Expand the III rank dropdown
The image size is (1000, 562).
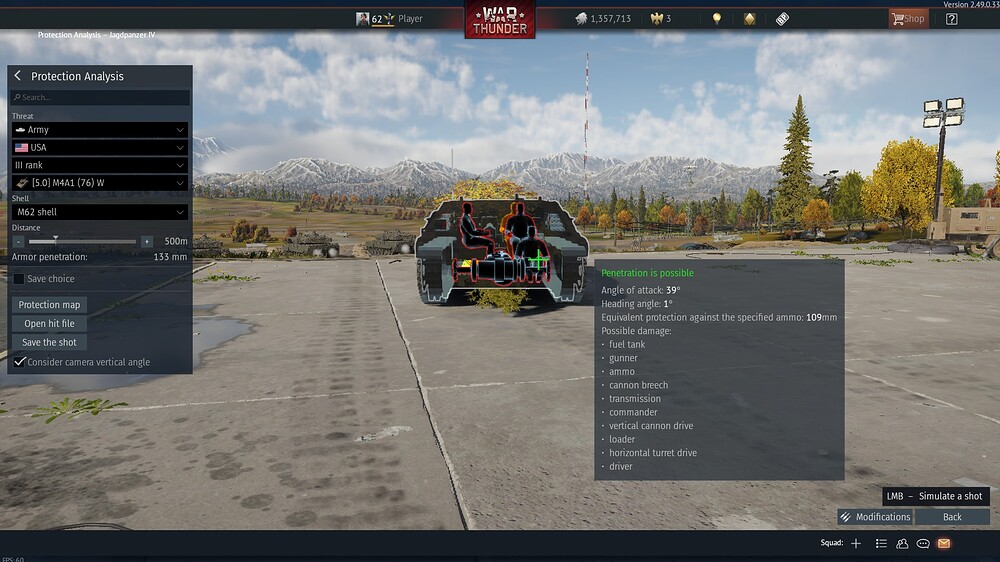[100, 165]
